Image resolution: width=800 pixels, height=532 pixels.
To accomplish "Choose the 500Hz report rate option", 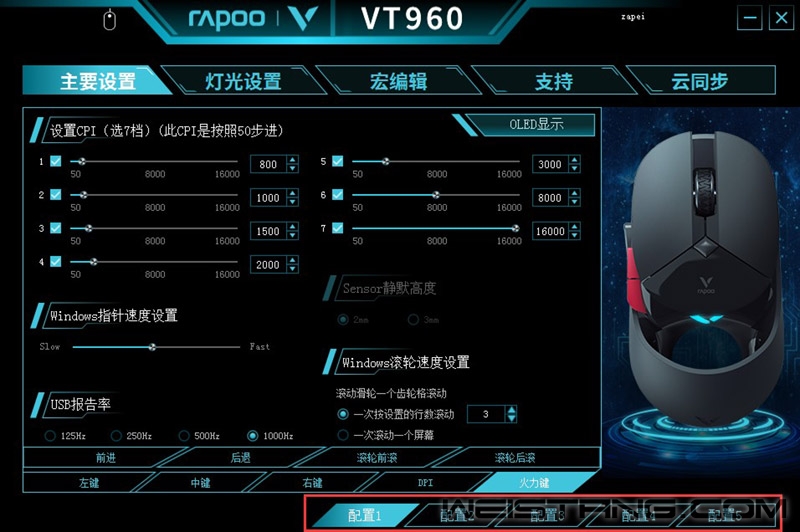I will click(x=184, y=436).
